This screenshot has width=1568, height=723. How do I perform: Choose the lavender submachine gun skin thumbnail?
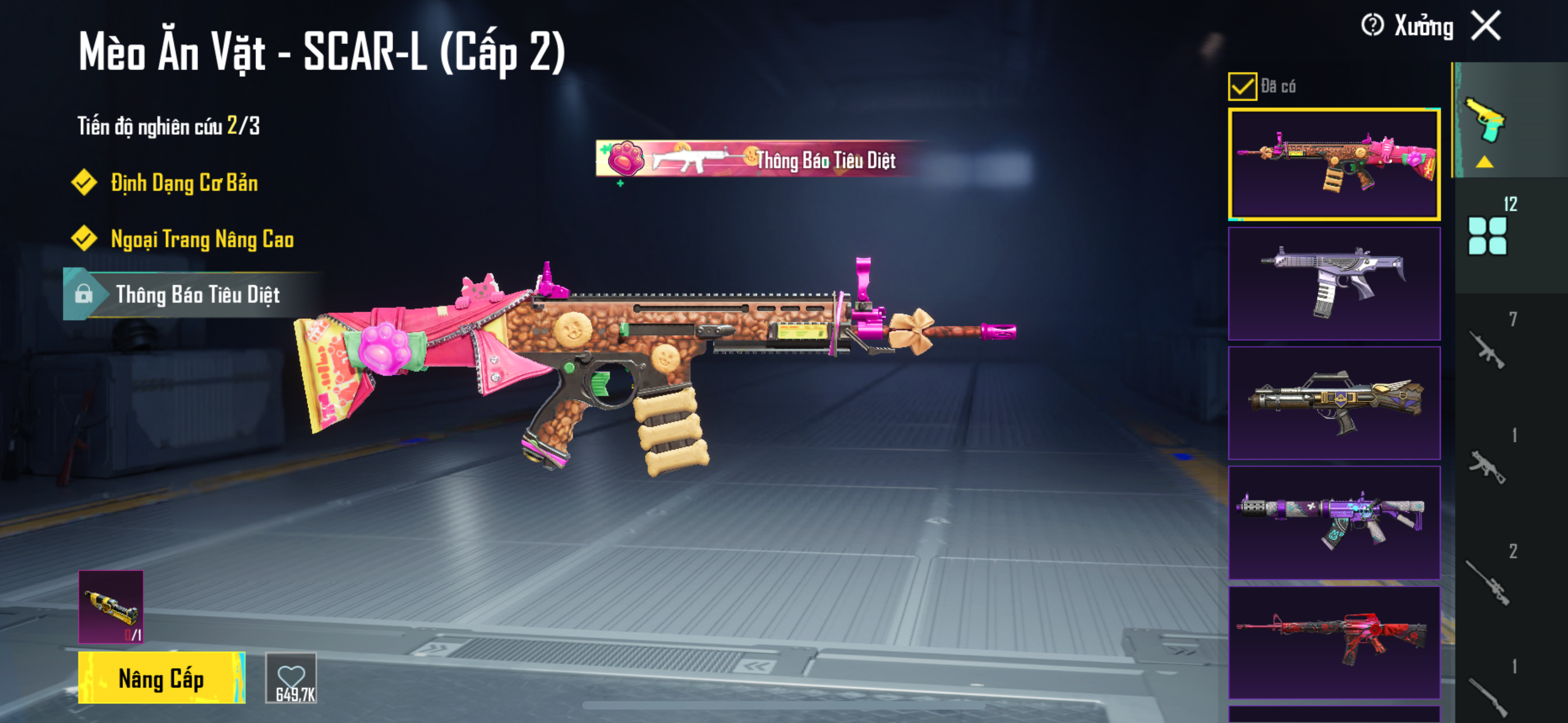(x=1334, y=284)
